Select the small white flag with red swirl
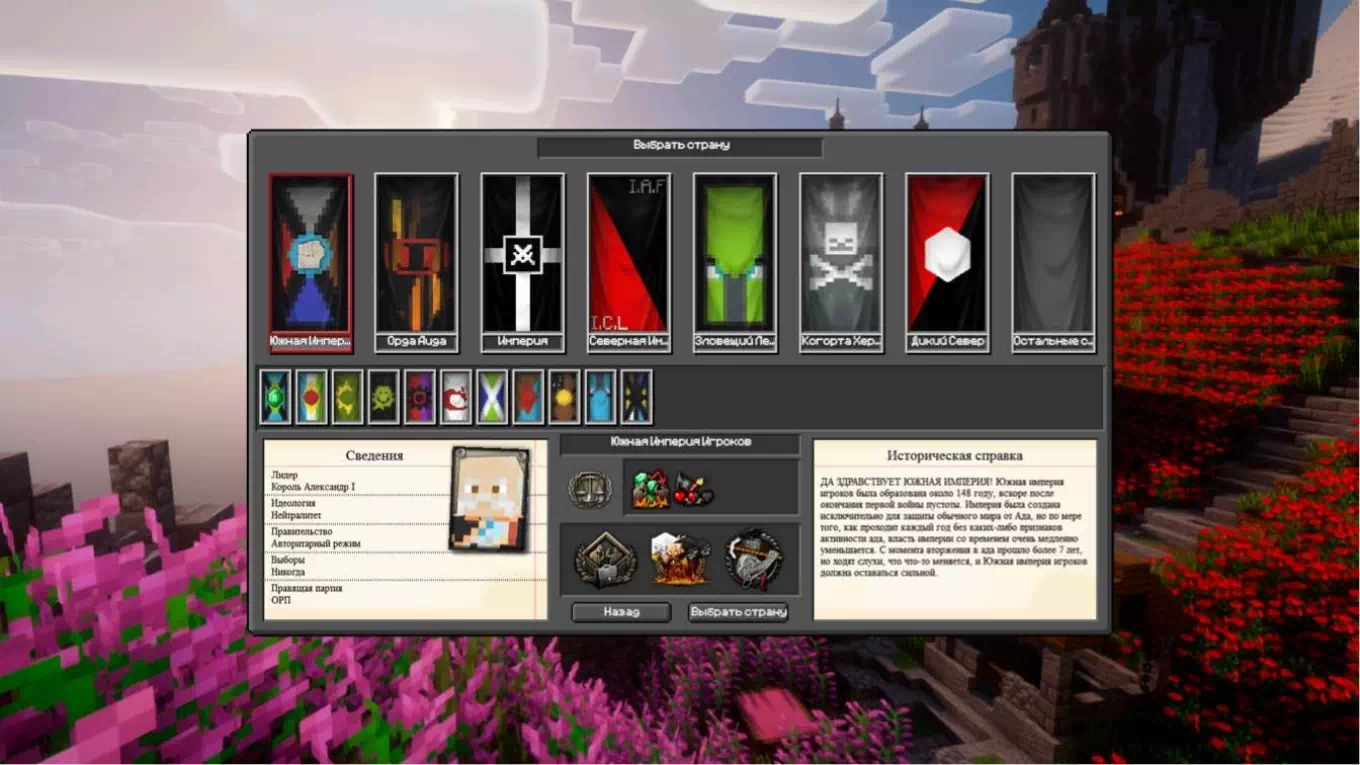The image size is (1360, 765). (456, 397)
